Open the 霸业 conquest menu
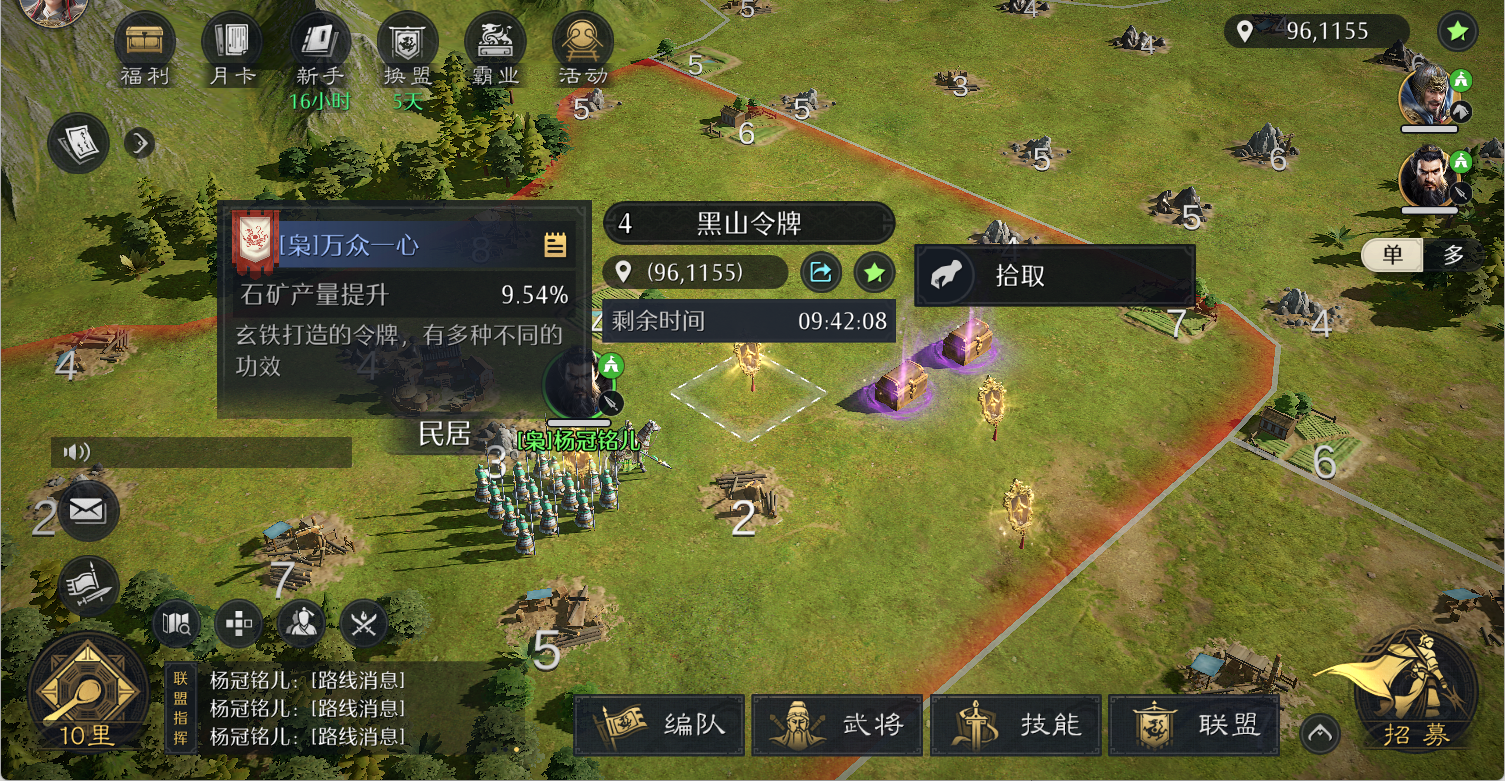 [x=495, y=47]
